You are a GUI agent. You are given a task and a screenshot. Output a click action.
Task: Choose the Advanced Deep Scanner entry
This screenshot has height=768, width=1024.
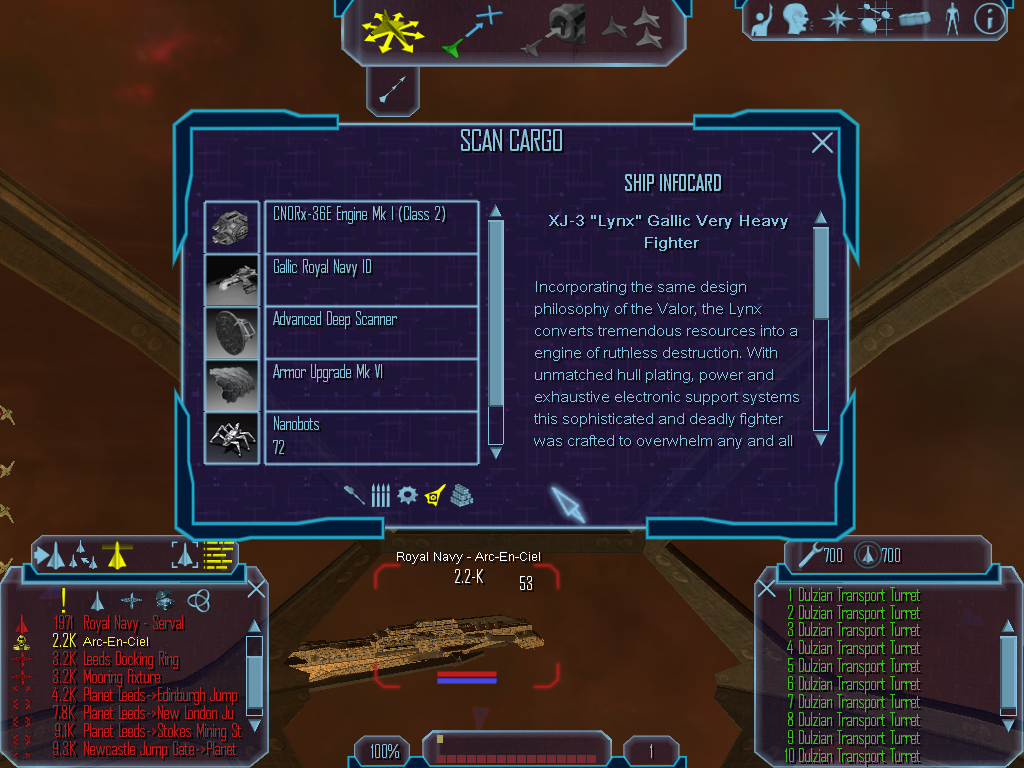tap(371, 332)
